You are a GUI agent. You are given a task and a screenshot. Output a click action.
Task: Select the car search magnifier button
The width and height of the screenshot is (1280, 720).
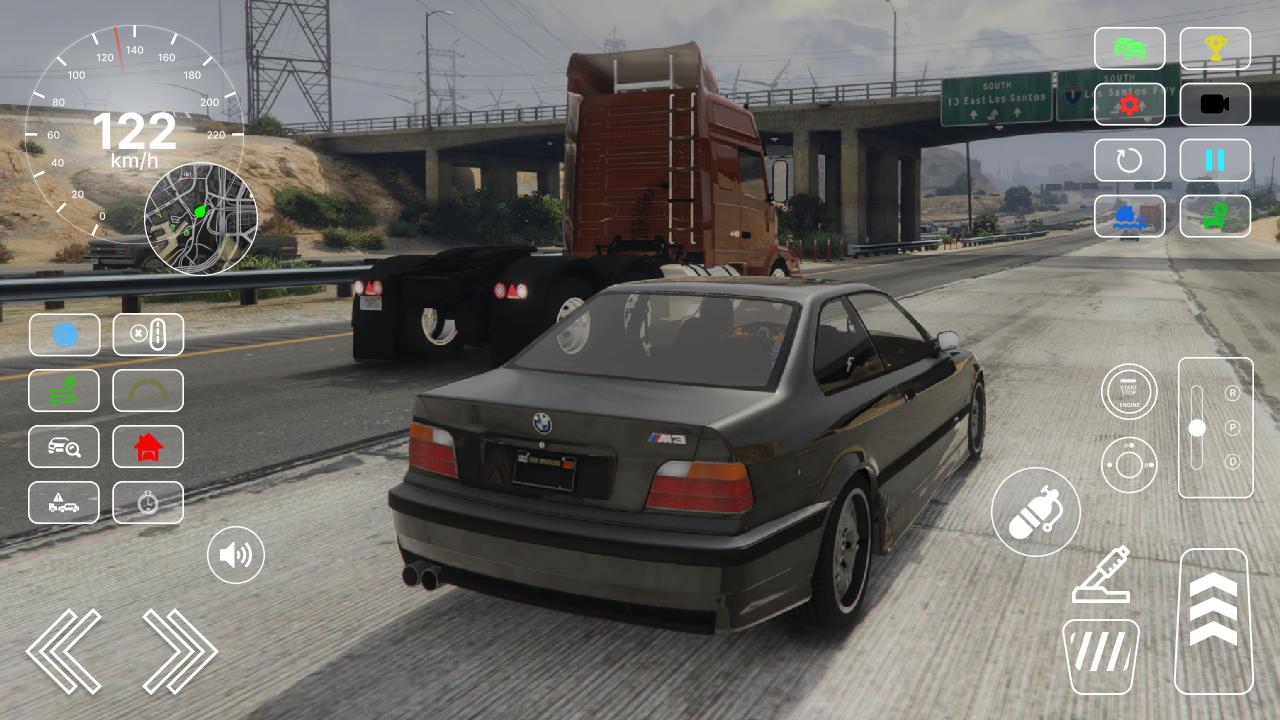64,447
